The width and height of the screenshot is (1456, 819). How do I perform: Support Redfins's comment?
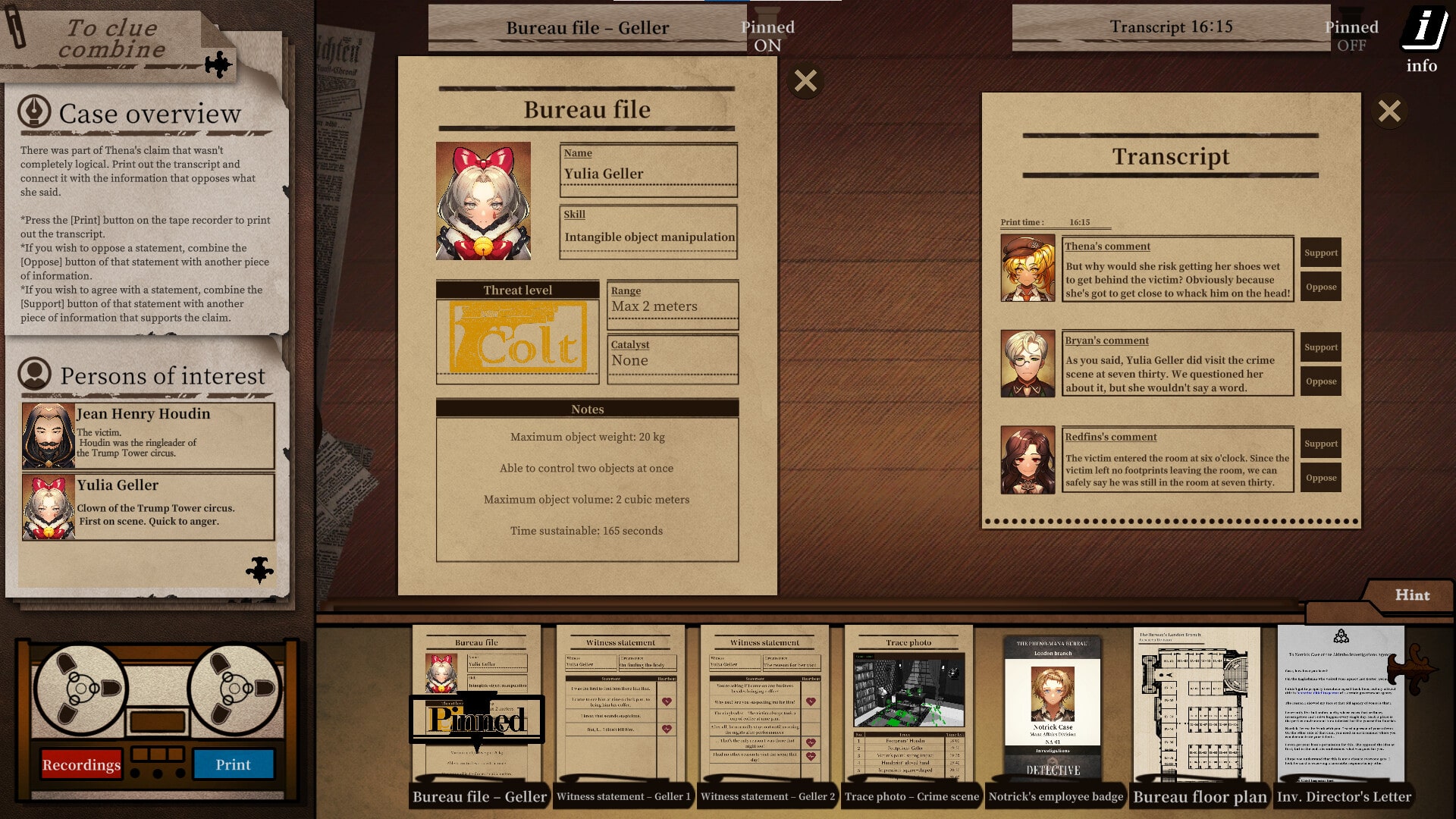(x=1320, y=443)
